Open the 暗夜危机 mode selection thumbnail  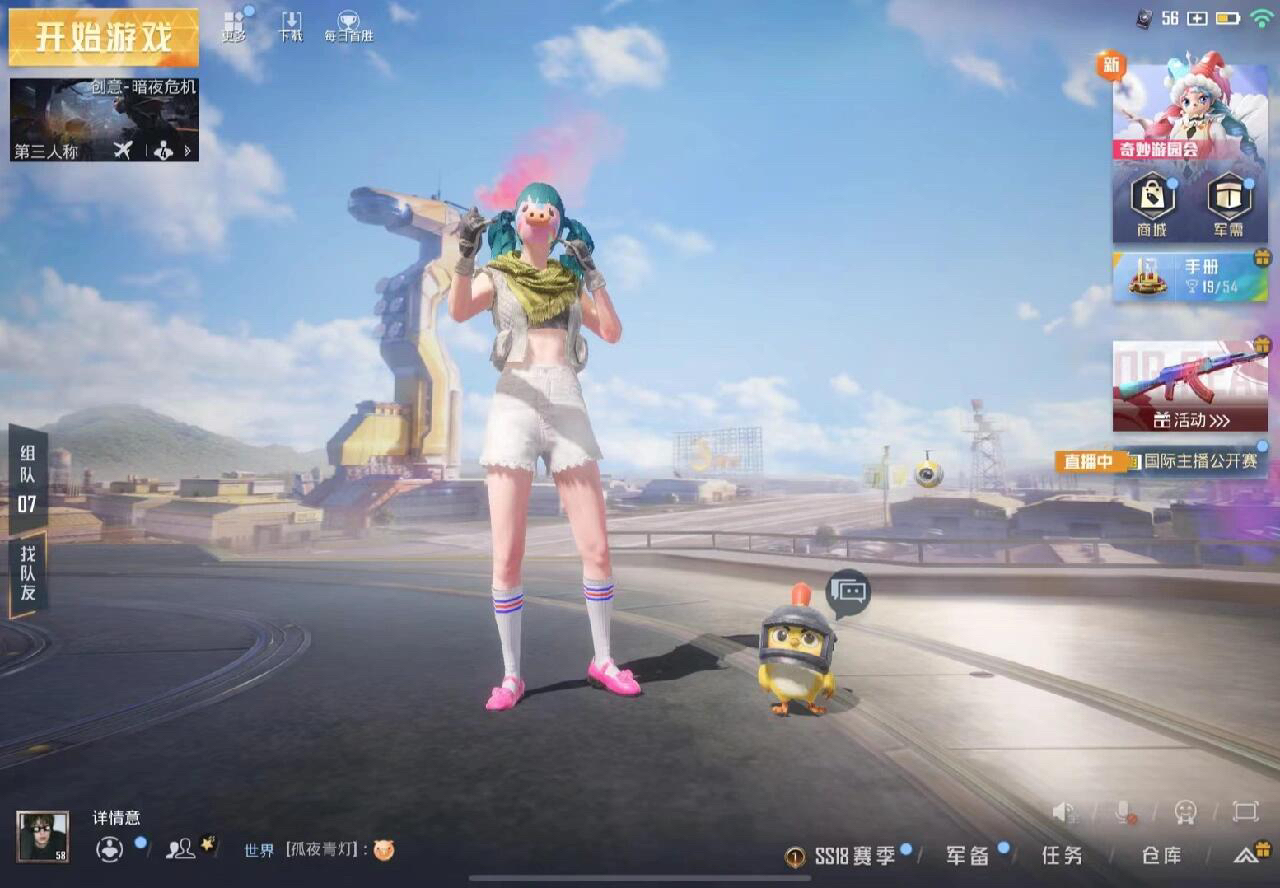[104, 120]
